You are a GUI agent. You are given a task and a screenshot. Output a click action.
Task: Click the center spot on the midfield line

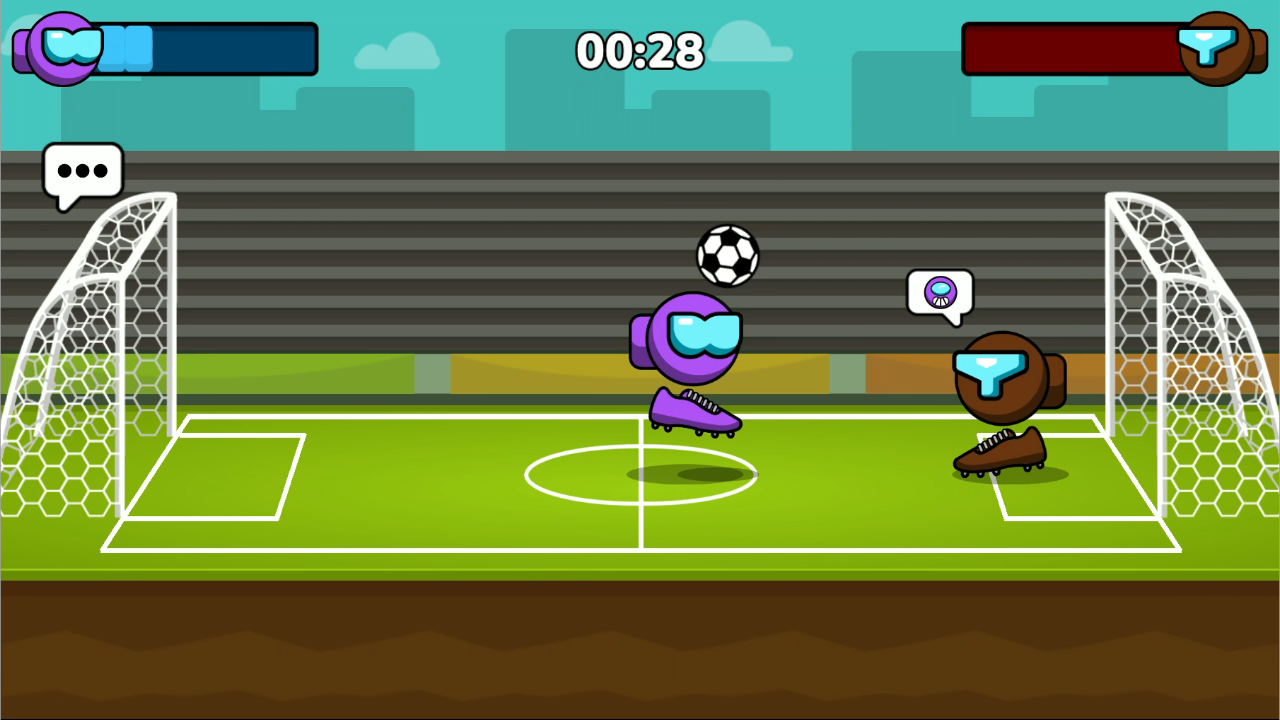640,475
